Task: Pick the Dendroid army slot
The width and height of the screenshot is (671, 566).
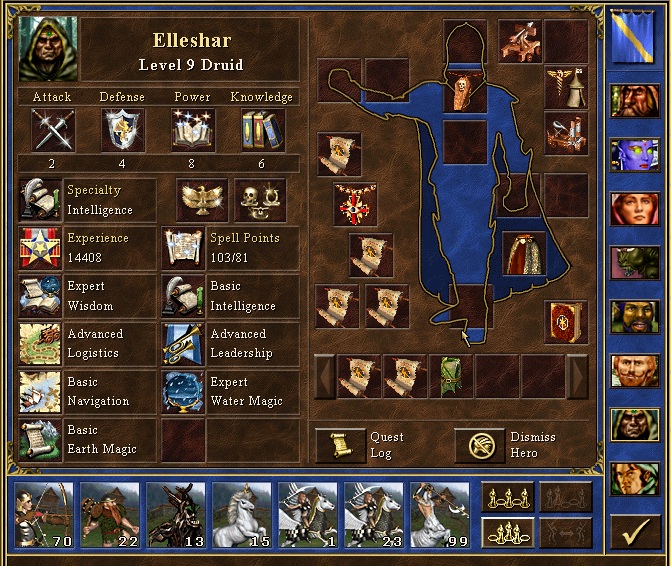Action: coord(175,514)
